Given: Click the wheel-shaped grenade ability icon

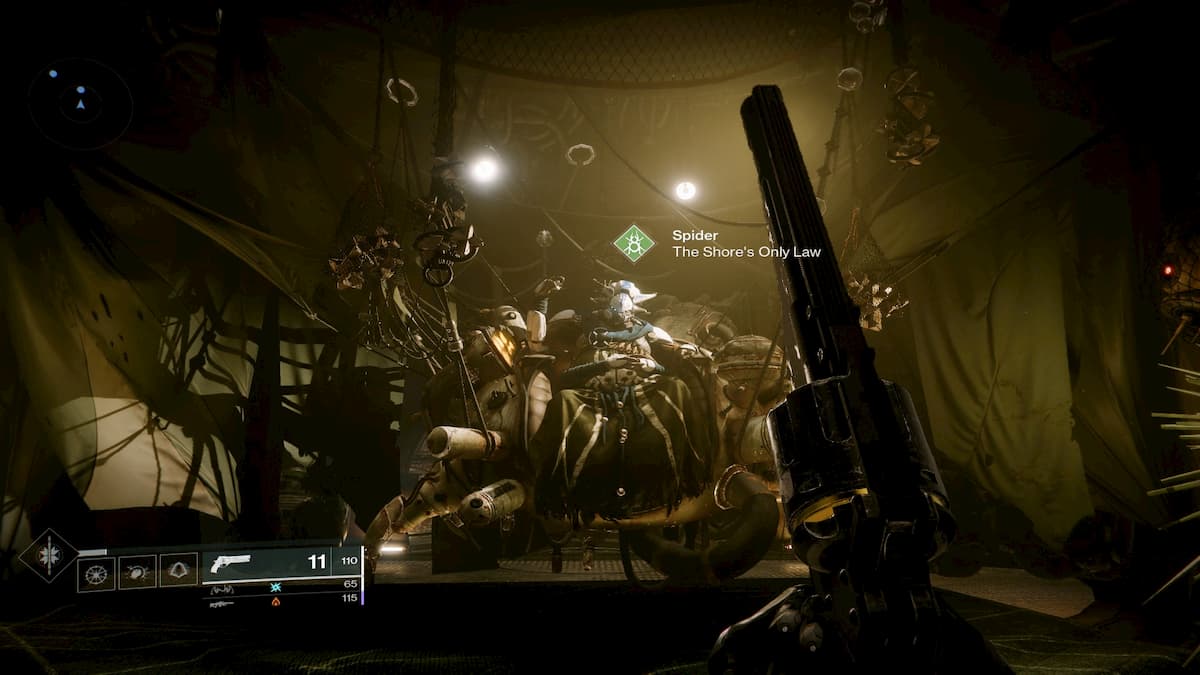Looking at the screenshot, I should pyautogui.click(x=96, y=572).
